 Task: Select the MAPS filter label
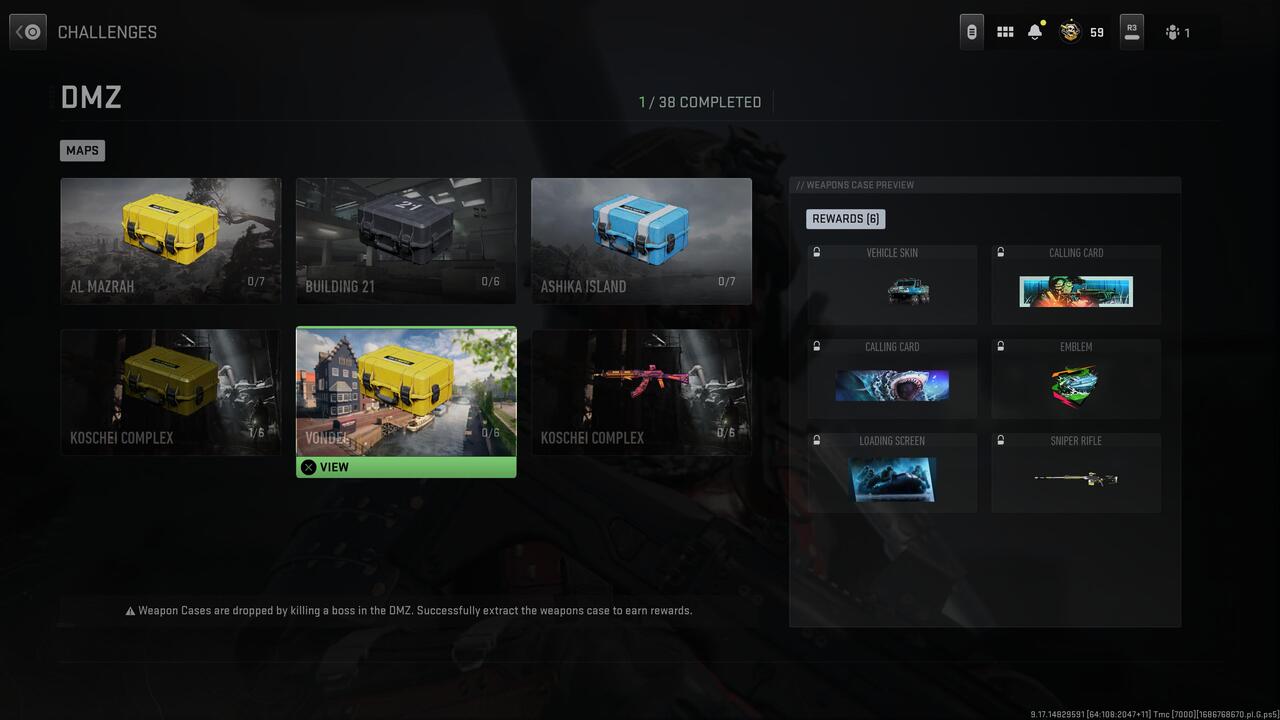coord(82,150)
